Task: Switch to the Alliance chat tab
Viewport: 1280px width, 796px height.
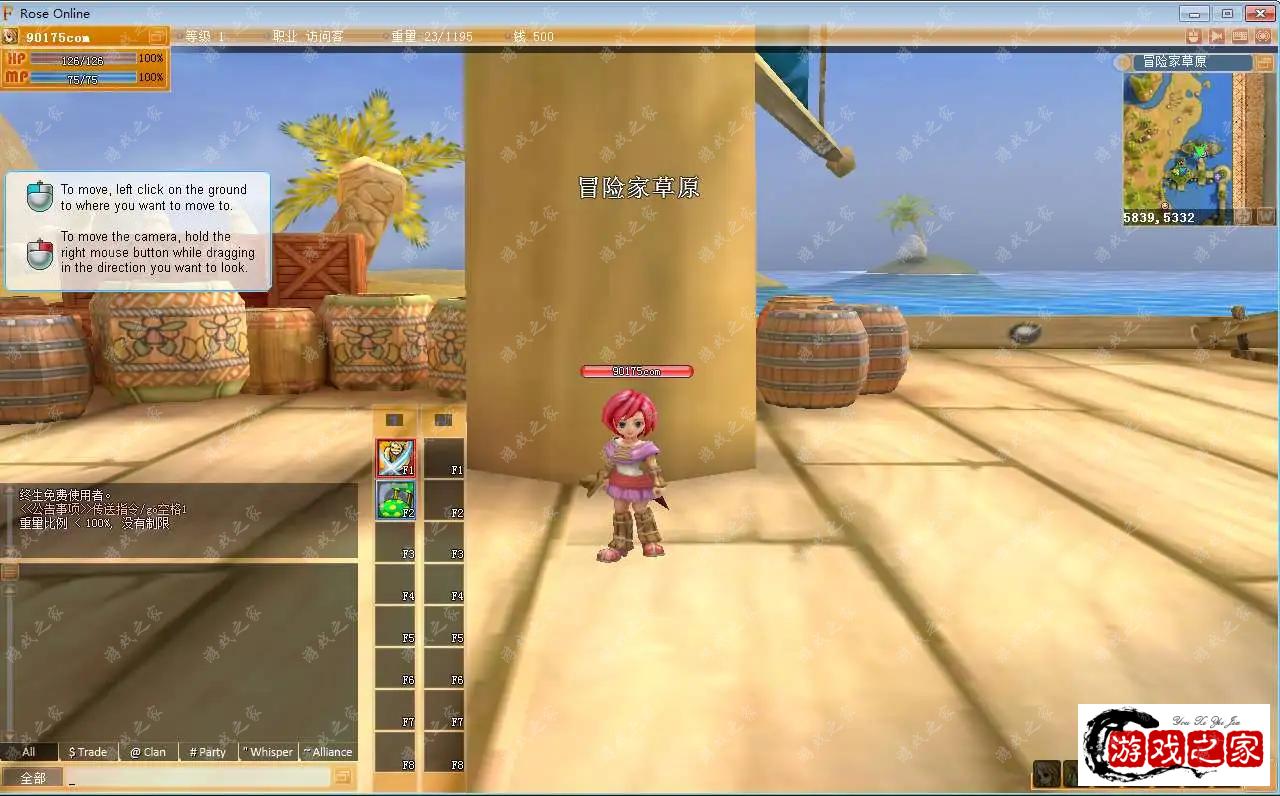Action: click(x=328, y=752)
